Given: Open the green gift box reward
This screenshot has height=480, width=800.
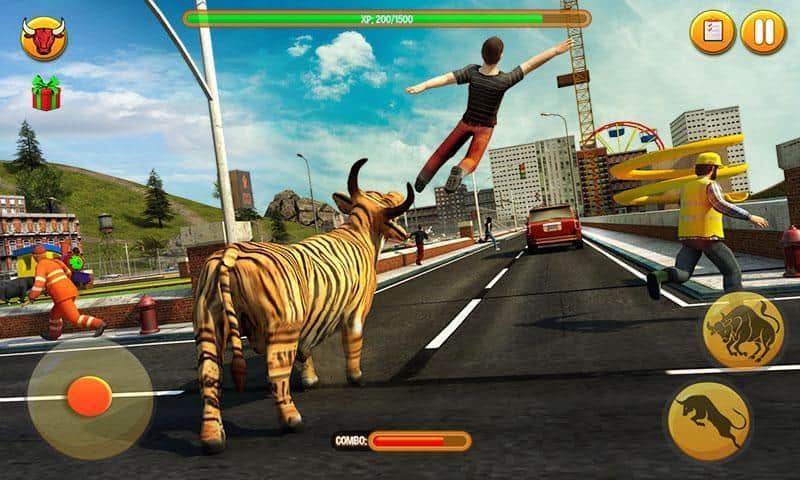Looking at the screenshot, I should point(46,93).
